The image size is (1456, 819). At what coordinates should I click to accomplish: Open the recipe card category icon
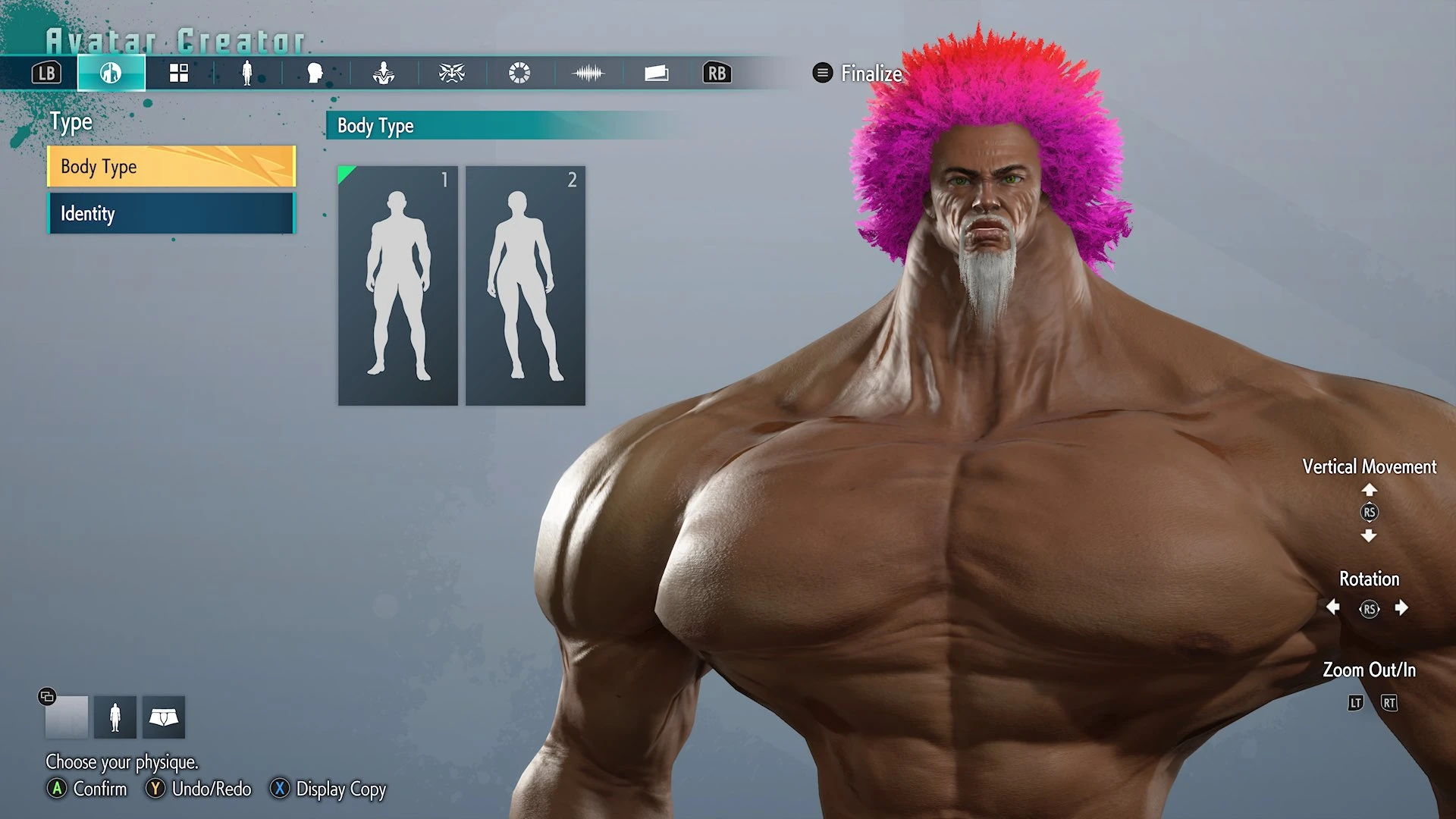[657, 74]
